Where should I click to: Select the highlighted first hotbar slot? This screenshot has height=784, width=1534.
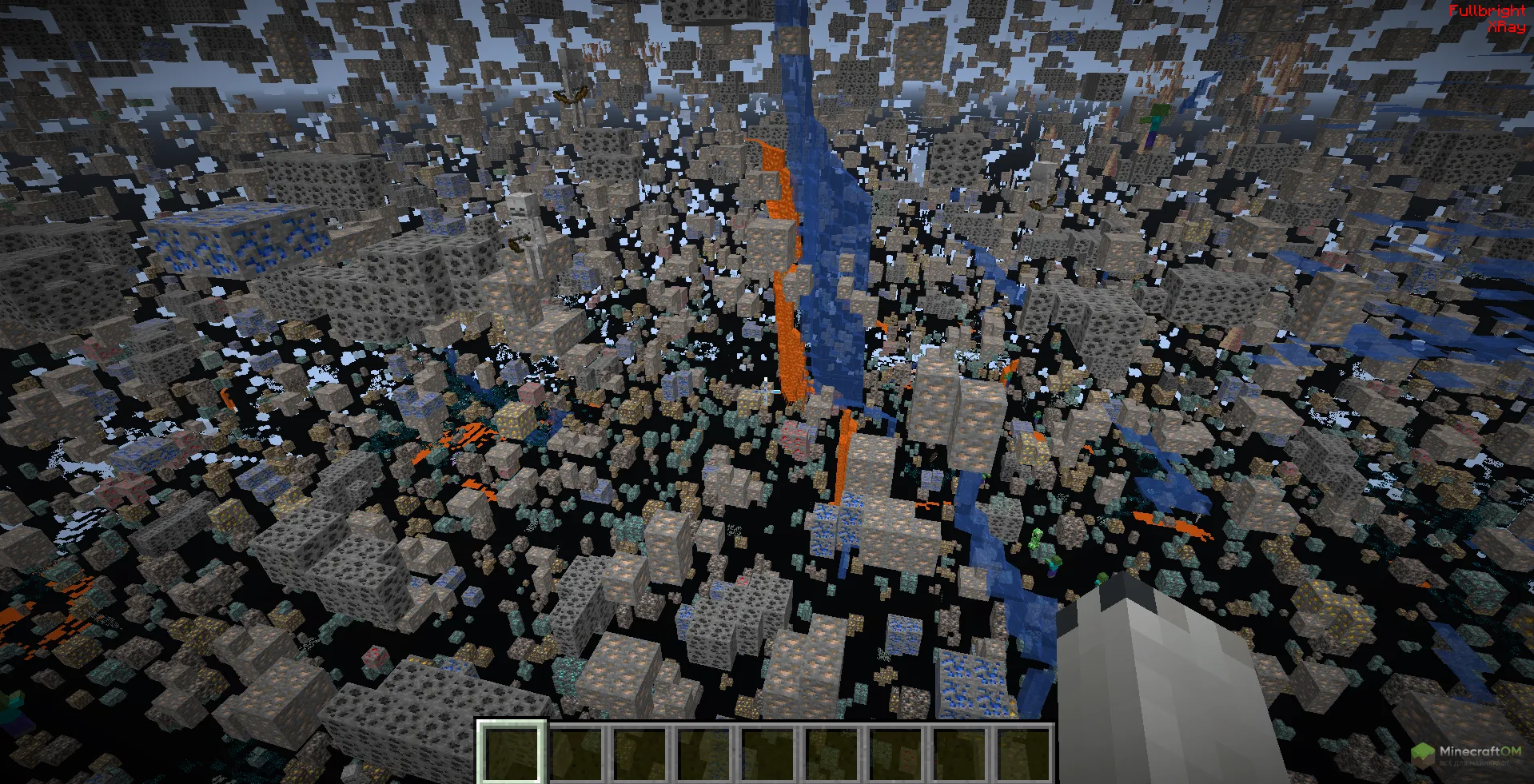[x=512, y=752]
